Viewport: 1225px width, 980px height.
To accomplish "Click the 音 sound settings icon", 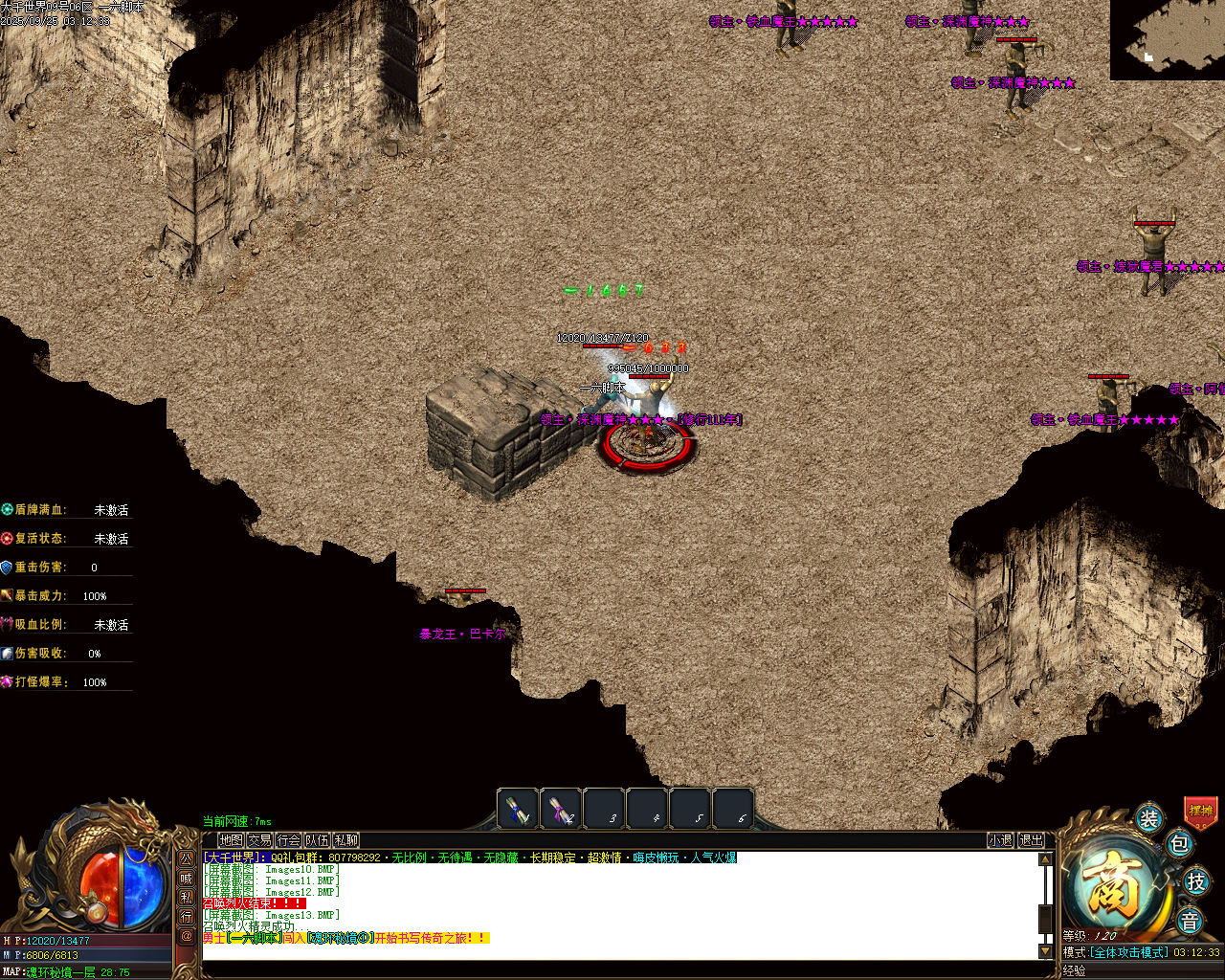I will 1191,921.
